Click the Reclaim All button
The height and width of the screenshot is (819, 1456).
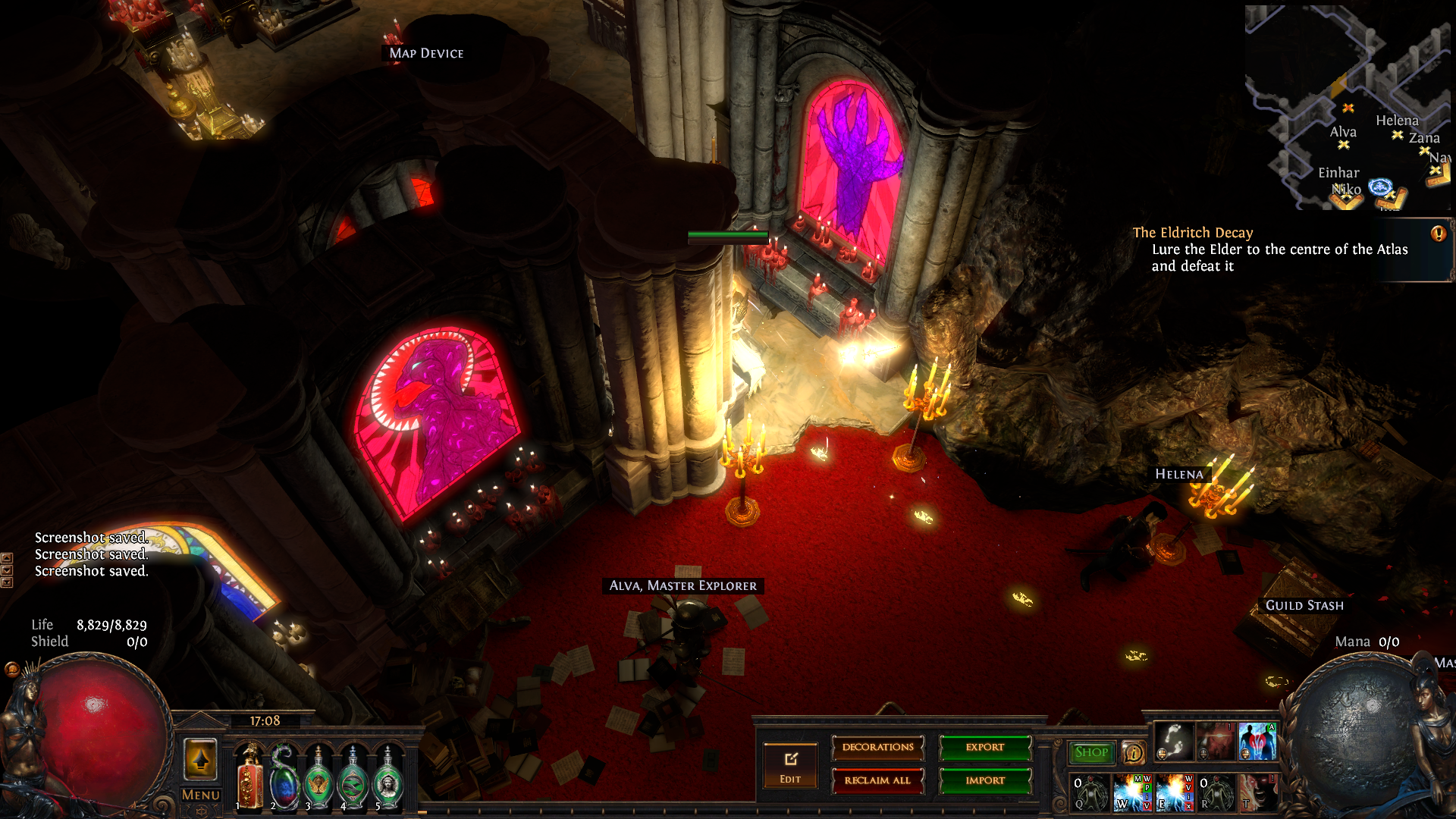(878, 781)
